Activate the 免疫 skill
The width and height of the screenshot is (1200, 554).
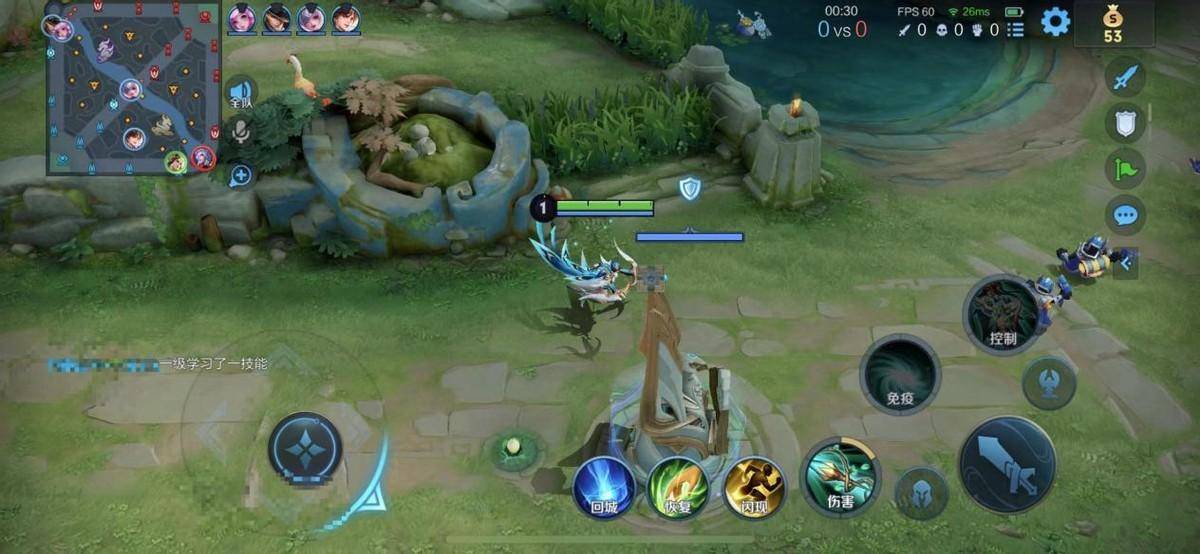click(x=900, y=374)
